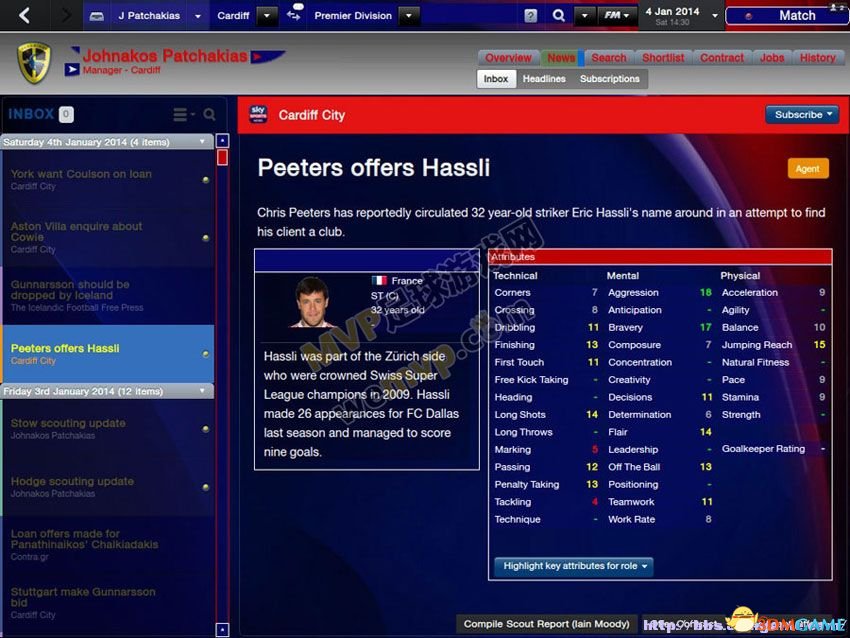Open the FM menu

tap(618, 16)
